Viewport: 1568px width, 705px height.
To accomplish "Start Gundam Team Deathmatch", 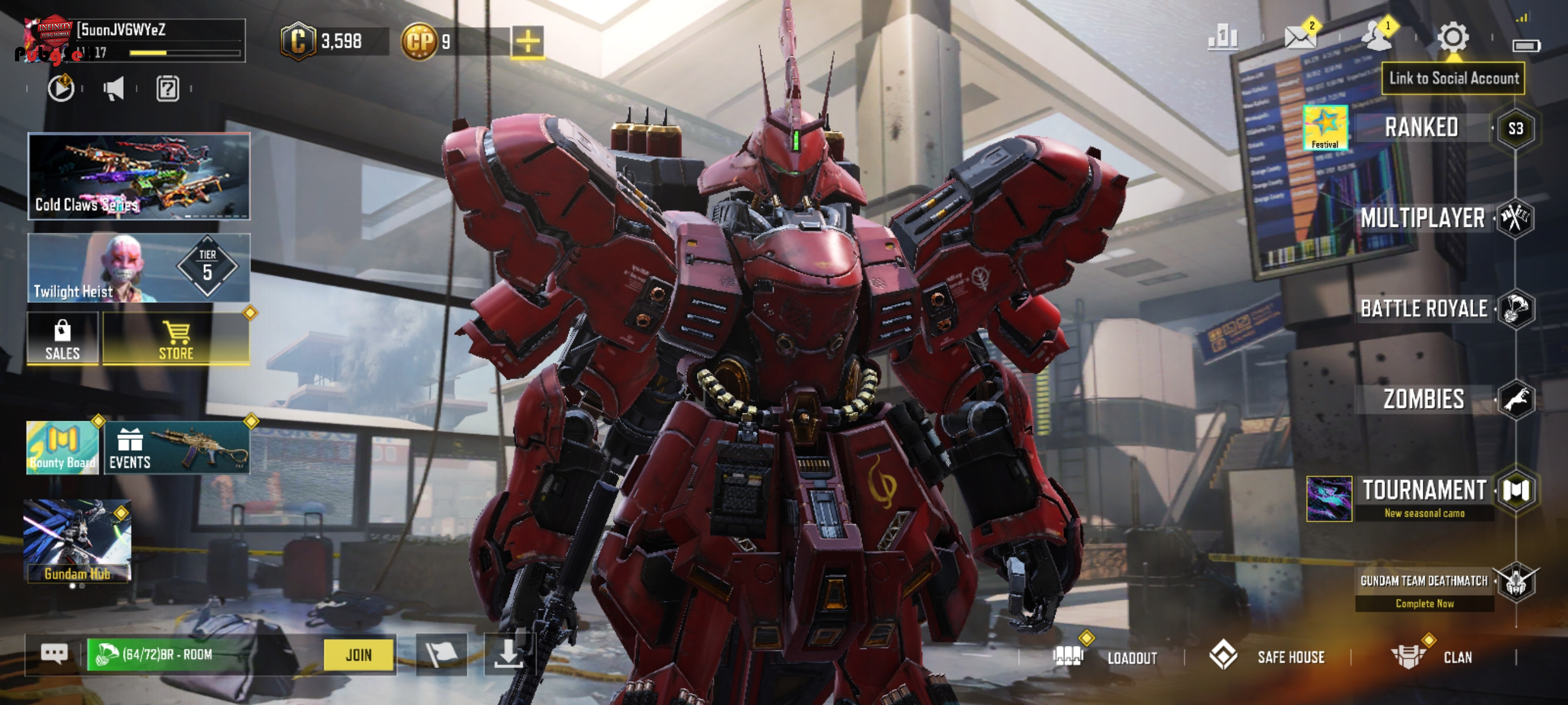I will (x=1423, y=581).
